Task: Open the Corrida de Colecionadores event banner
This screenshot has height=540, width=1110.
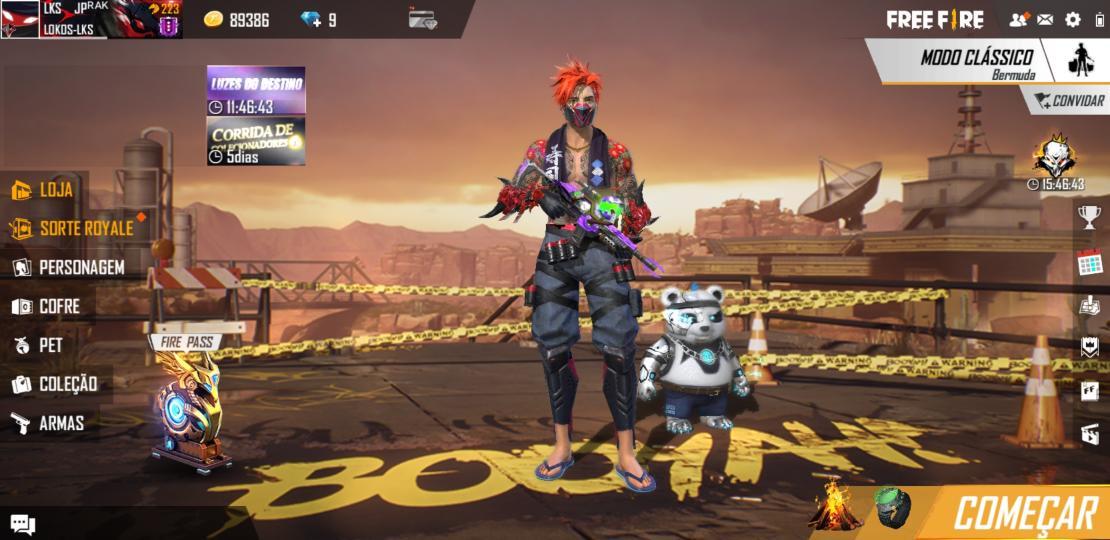Action: [x=256, y=141]
